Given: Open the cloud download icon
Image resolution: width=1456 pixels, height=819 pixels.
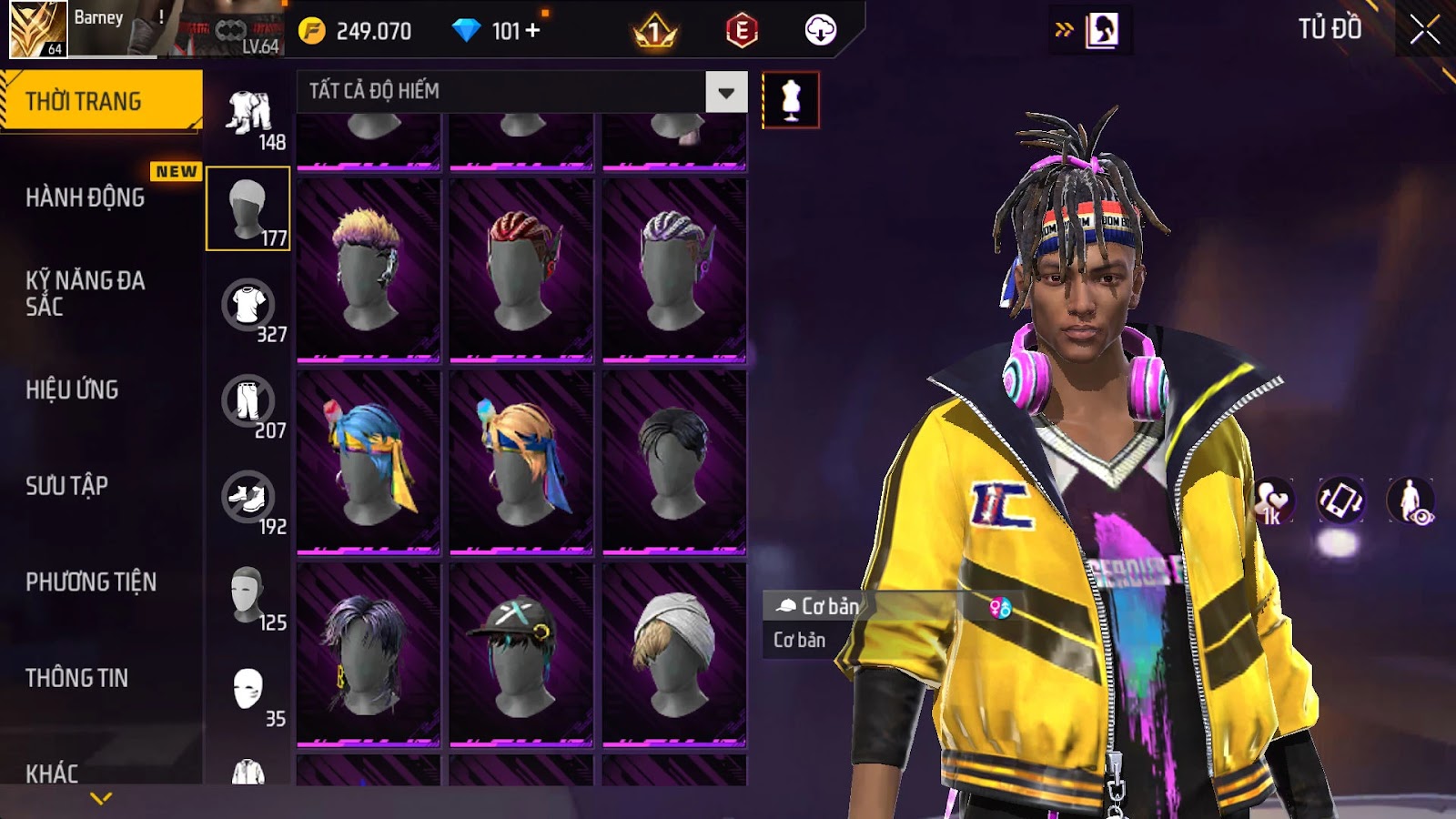Looking at the screenshot, I should coord(820,31).
